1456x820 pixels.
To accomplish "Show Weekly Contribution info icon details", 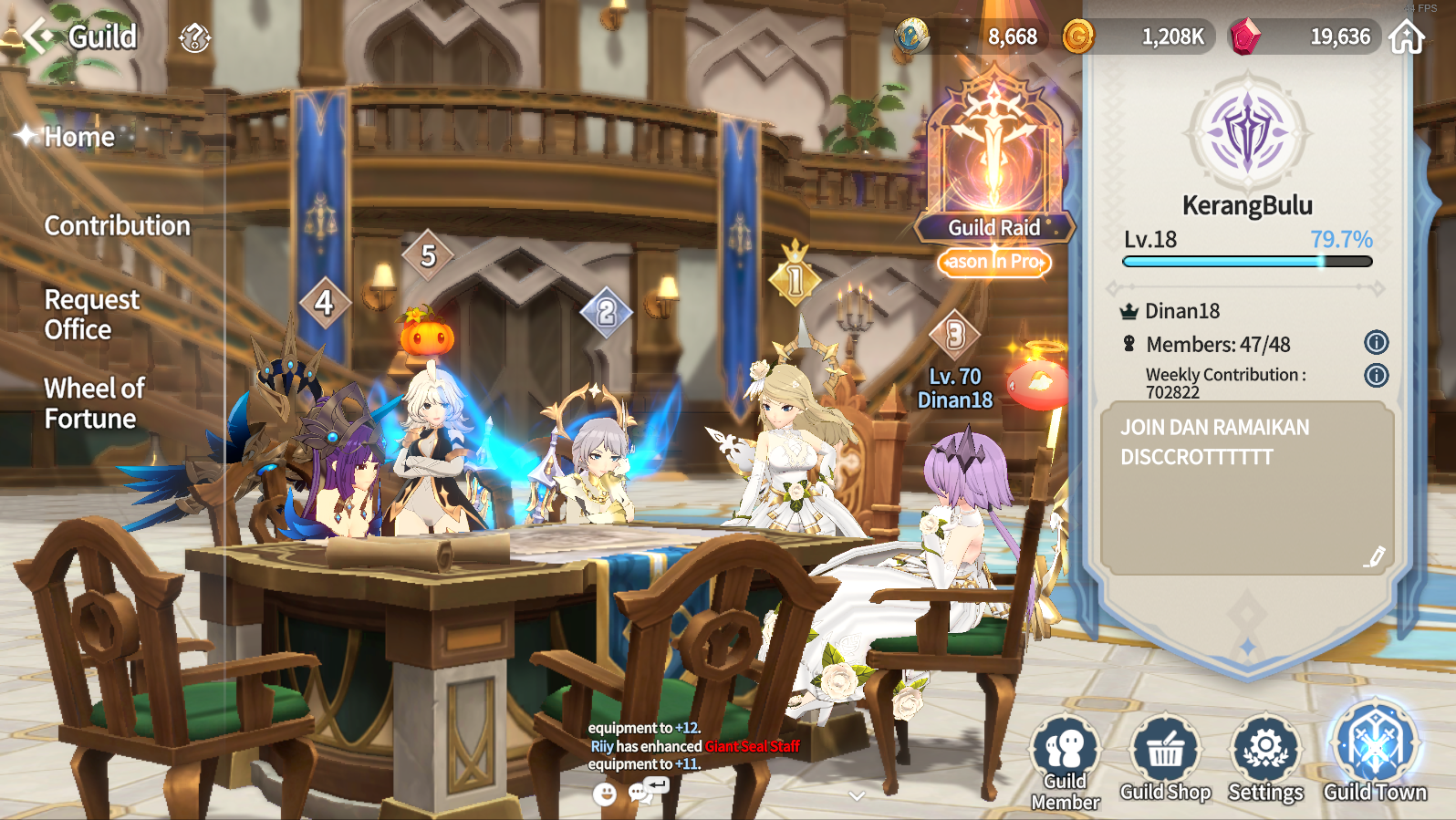I will (1376, 375).
